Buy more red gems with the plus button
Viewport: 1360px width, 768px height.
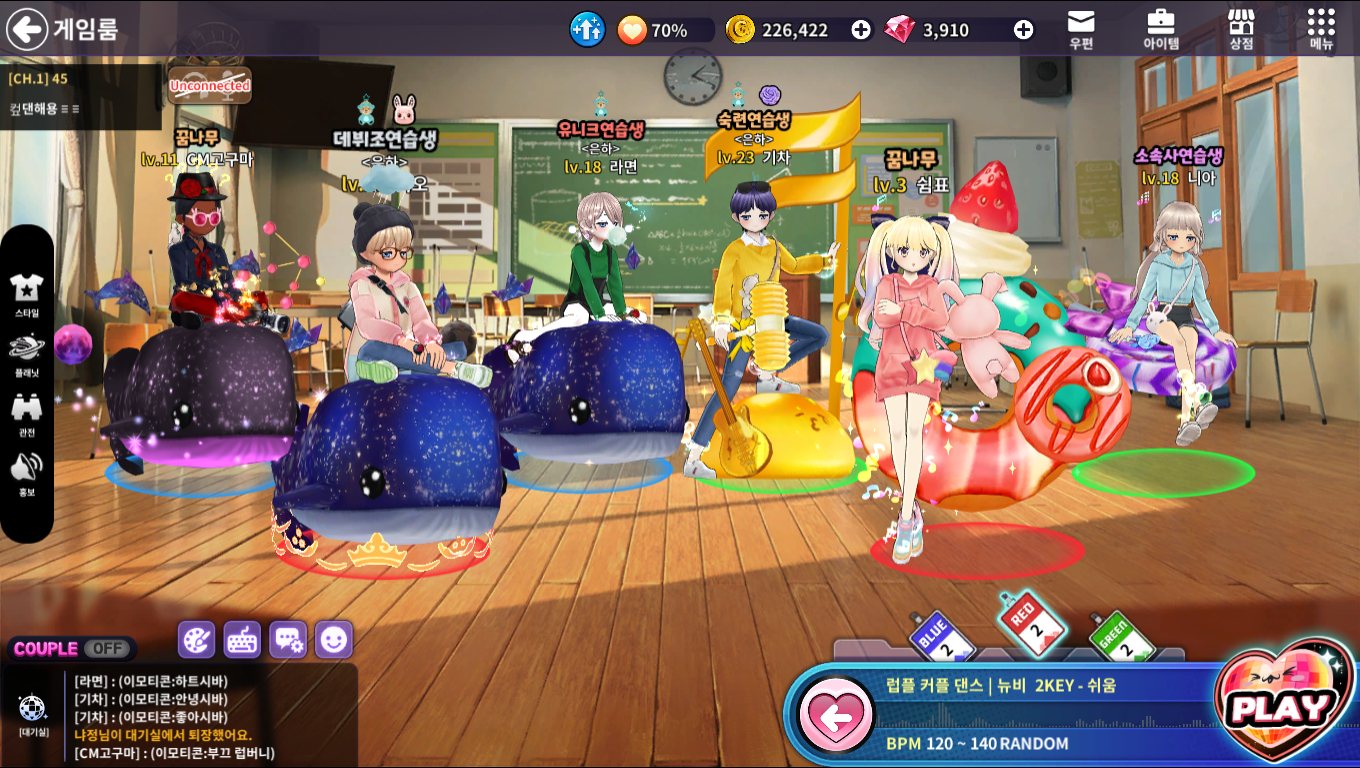[1023, 30]
